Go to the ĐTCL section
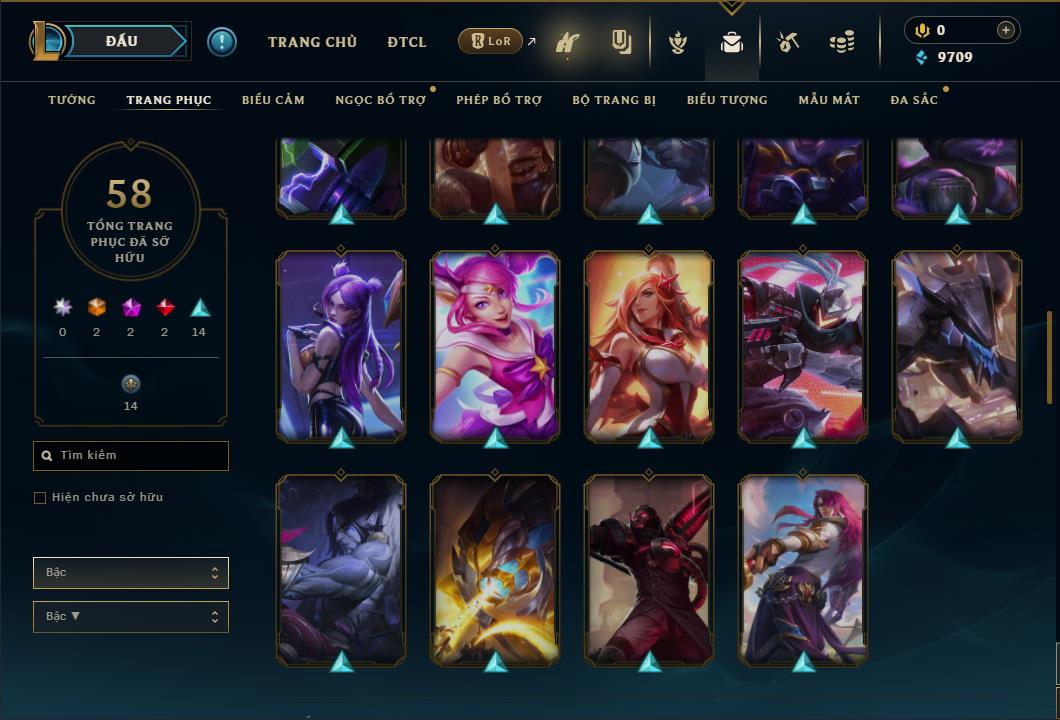1060x720 pixels. 407,42
